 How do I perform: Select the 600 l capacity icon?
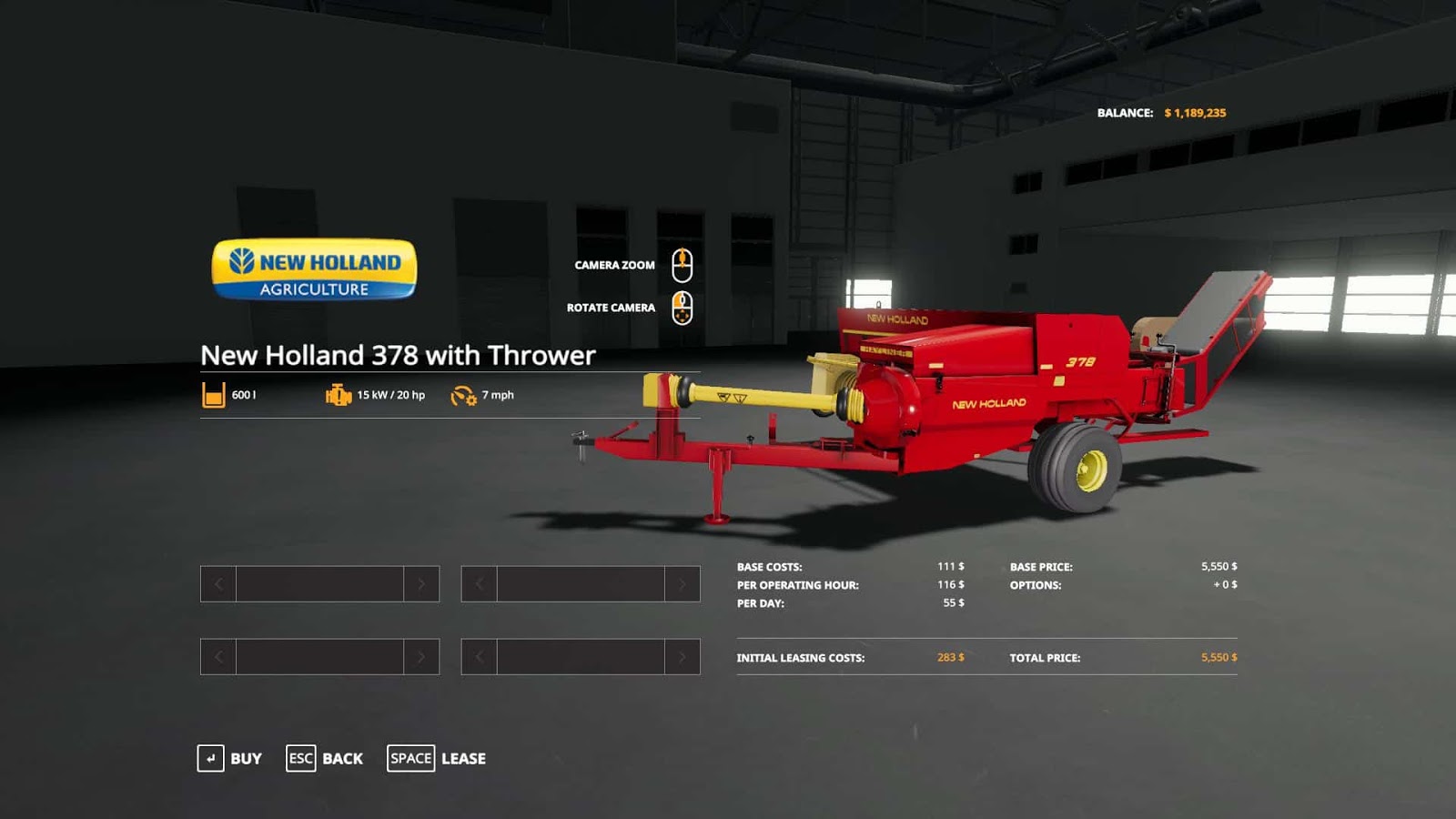[213, 394]
